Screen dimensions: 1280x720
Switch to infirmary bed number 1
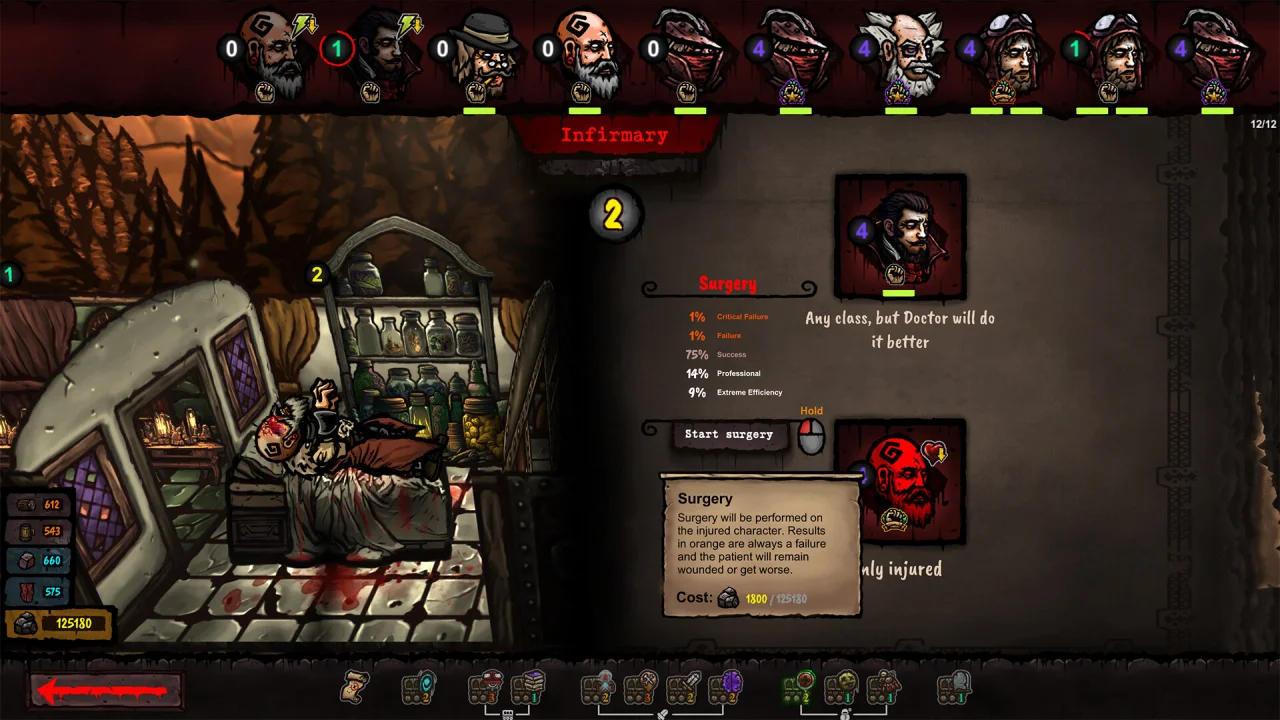pyautogui.click(x=10, y=275)
